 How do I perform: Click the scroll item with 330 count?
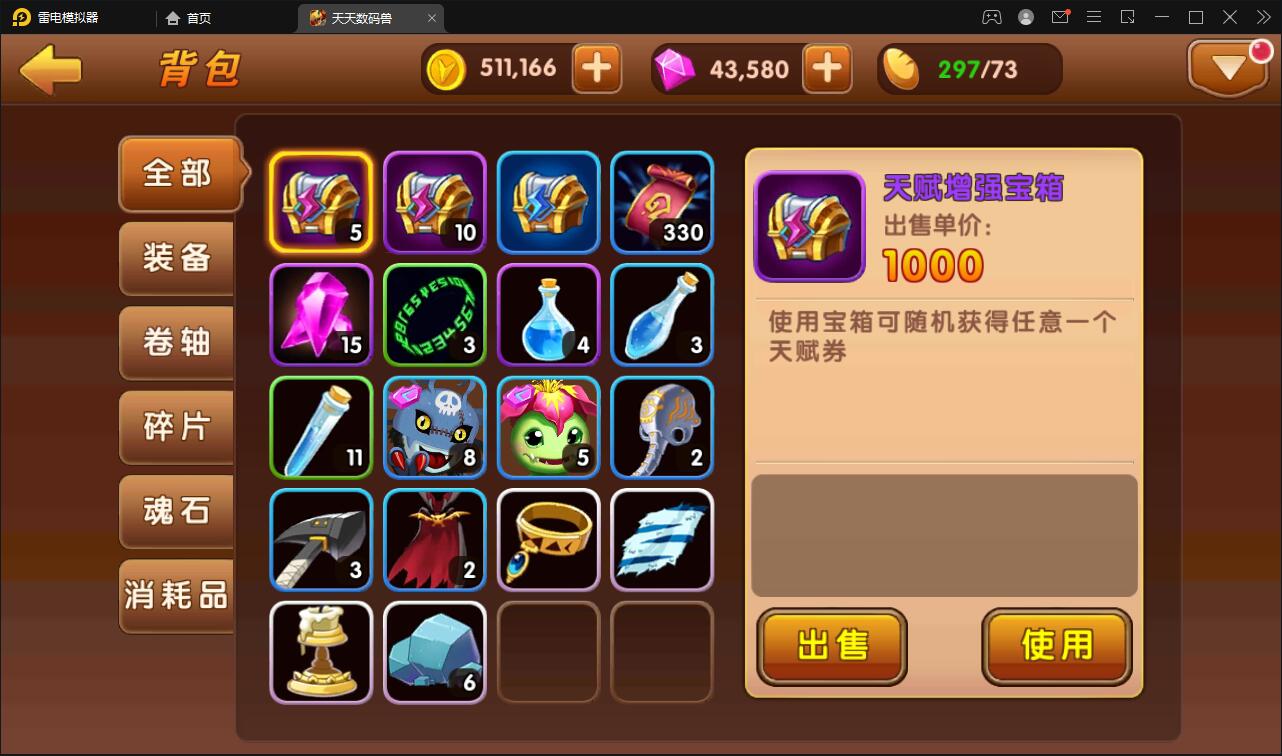point(662,201)
